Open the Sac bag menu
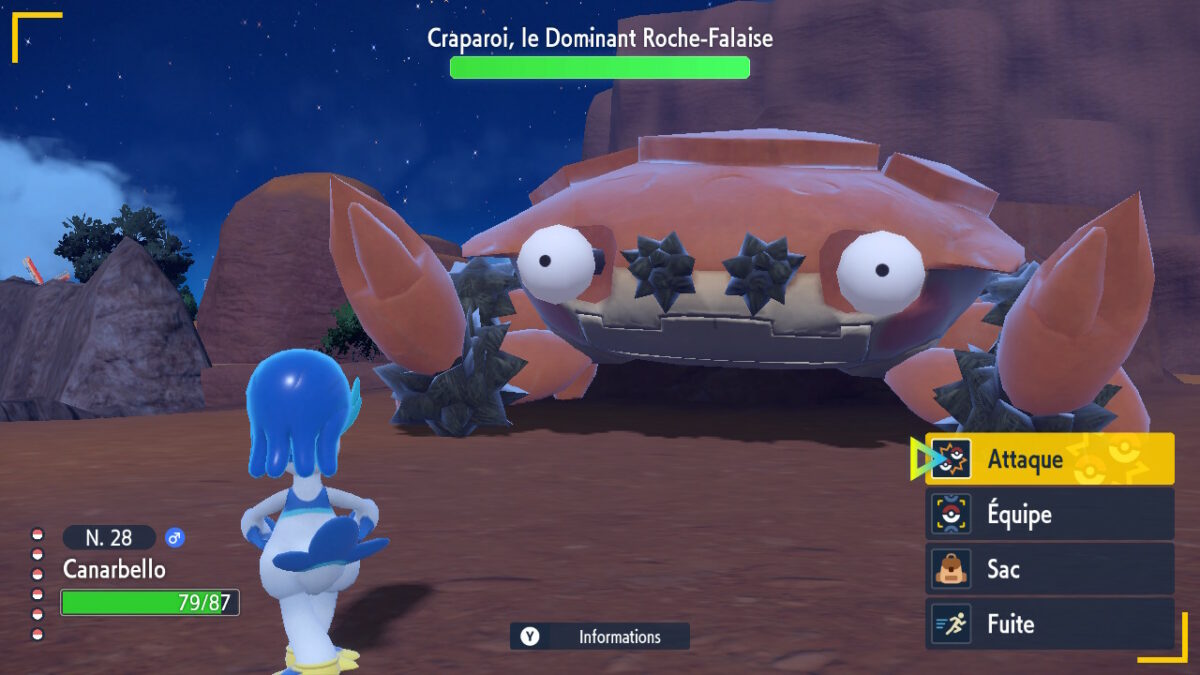Viewport: 1200px width, 675px height. tap(1049, 569)
